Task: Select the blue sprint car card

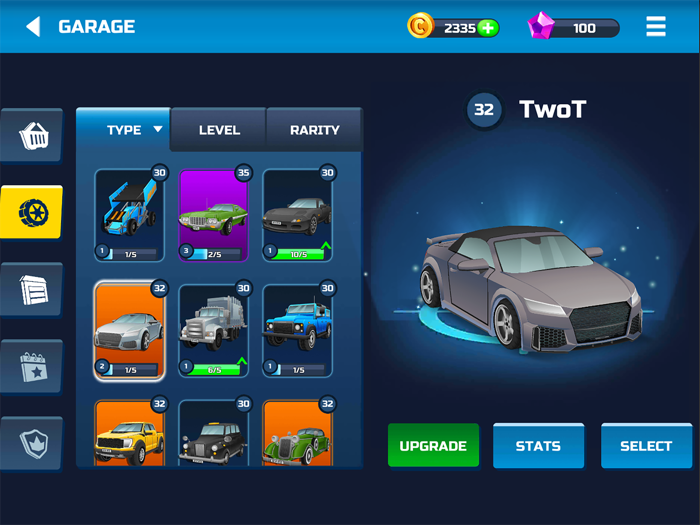Action: coord(129,215)
